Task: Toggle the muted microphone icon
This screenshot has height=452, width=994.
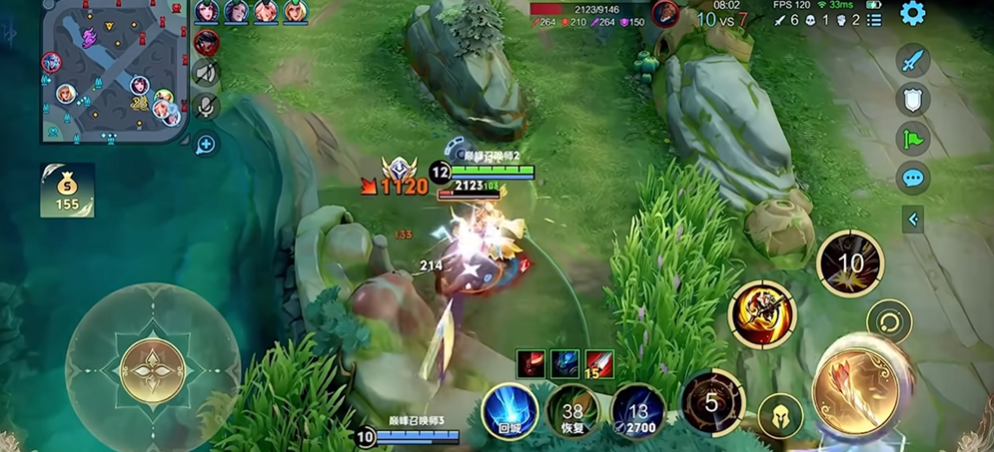Action: (206, 106)
